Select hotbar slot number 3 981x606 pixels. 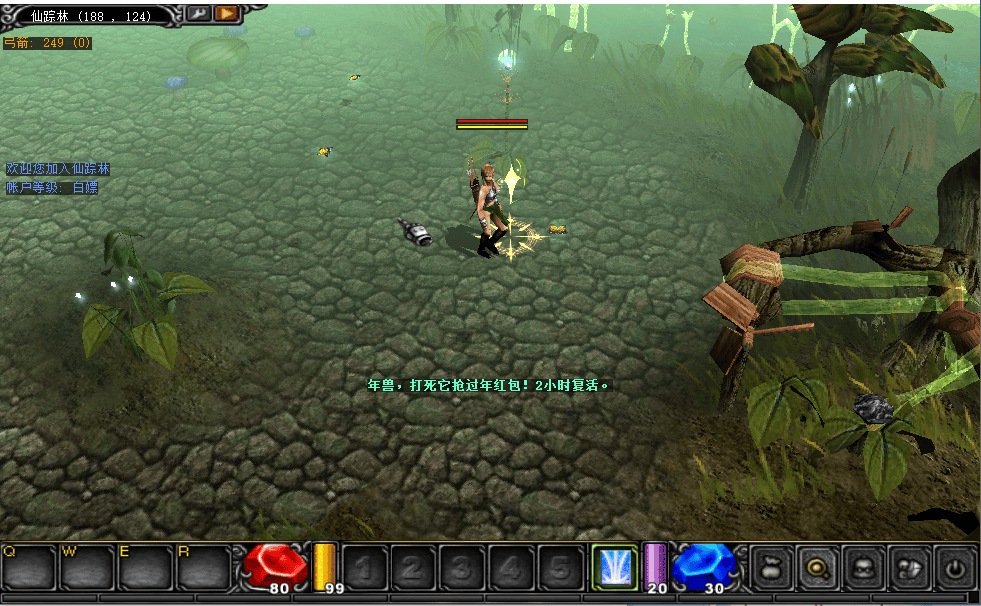pos(462,568)
